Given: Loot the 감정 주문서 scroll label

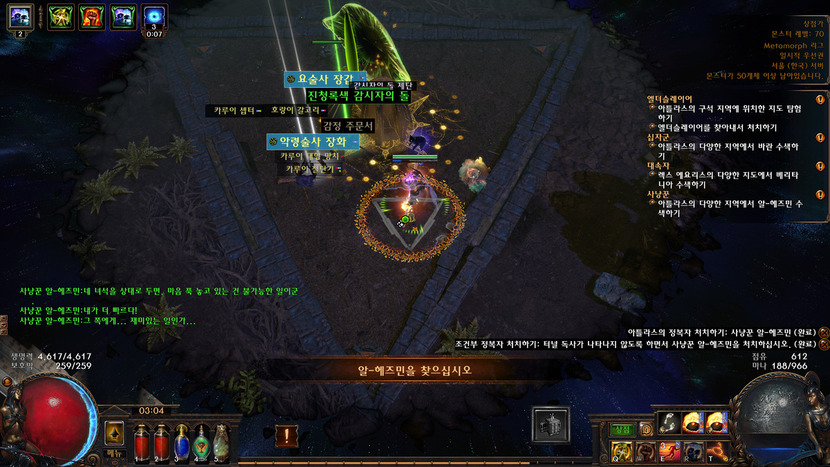Looking at the screenshot, I should tap(348, 126).
